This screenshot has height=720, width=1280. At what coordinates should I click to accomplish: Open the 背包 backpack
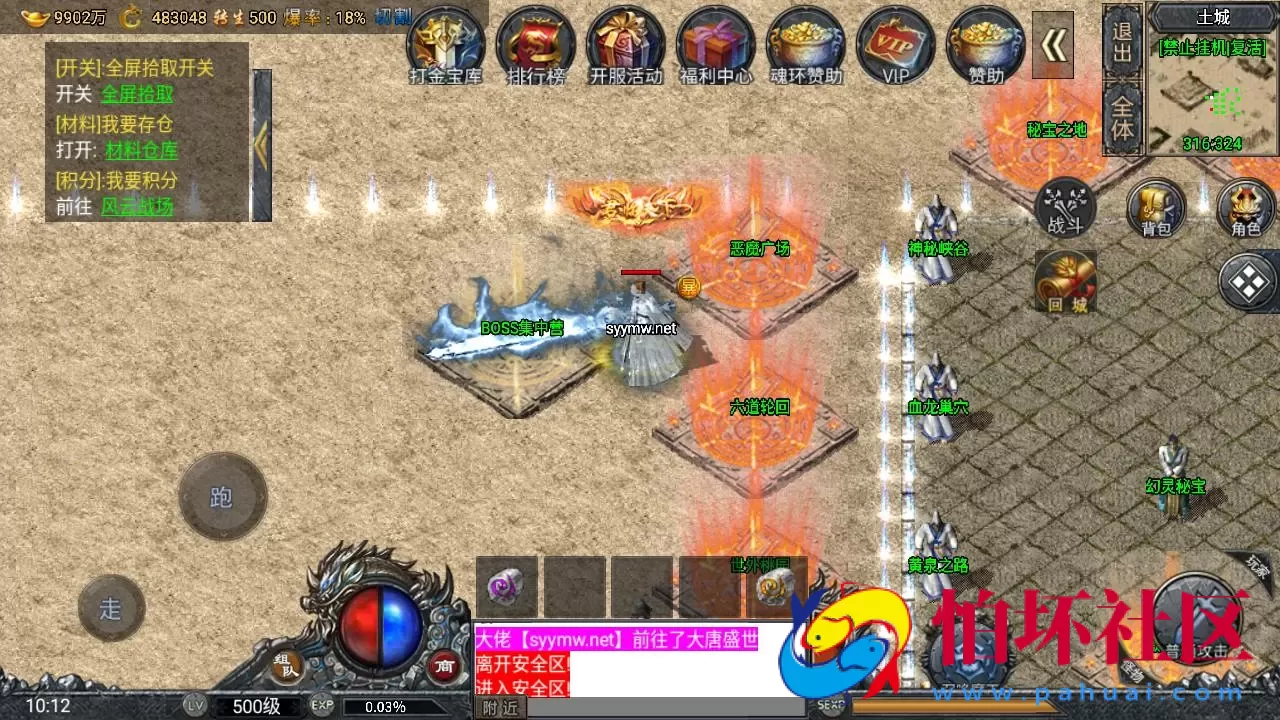tap(1155, 210)
